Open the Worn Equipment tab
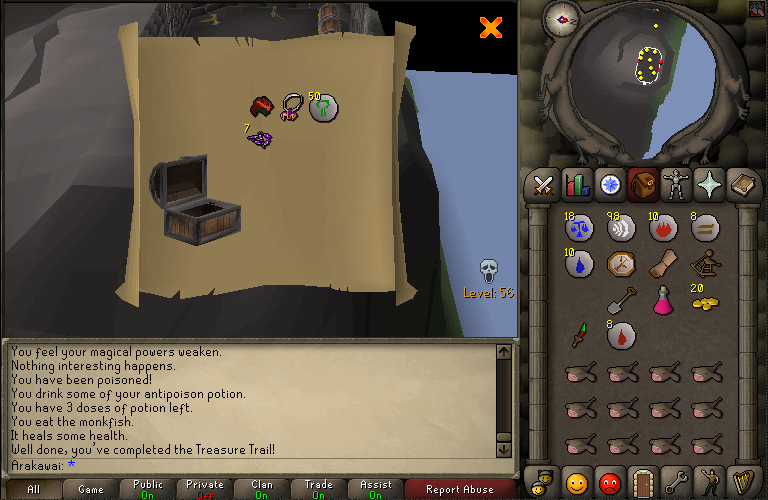Viewport: 768px width, 500px height. tap(676, 185)
